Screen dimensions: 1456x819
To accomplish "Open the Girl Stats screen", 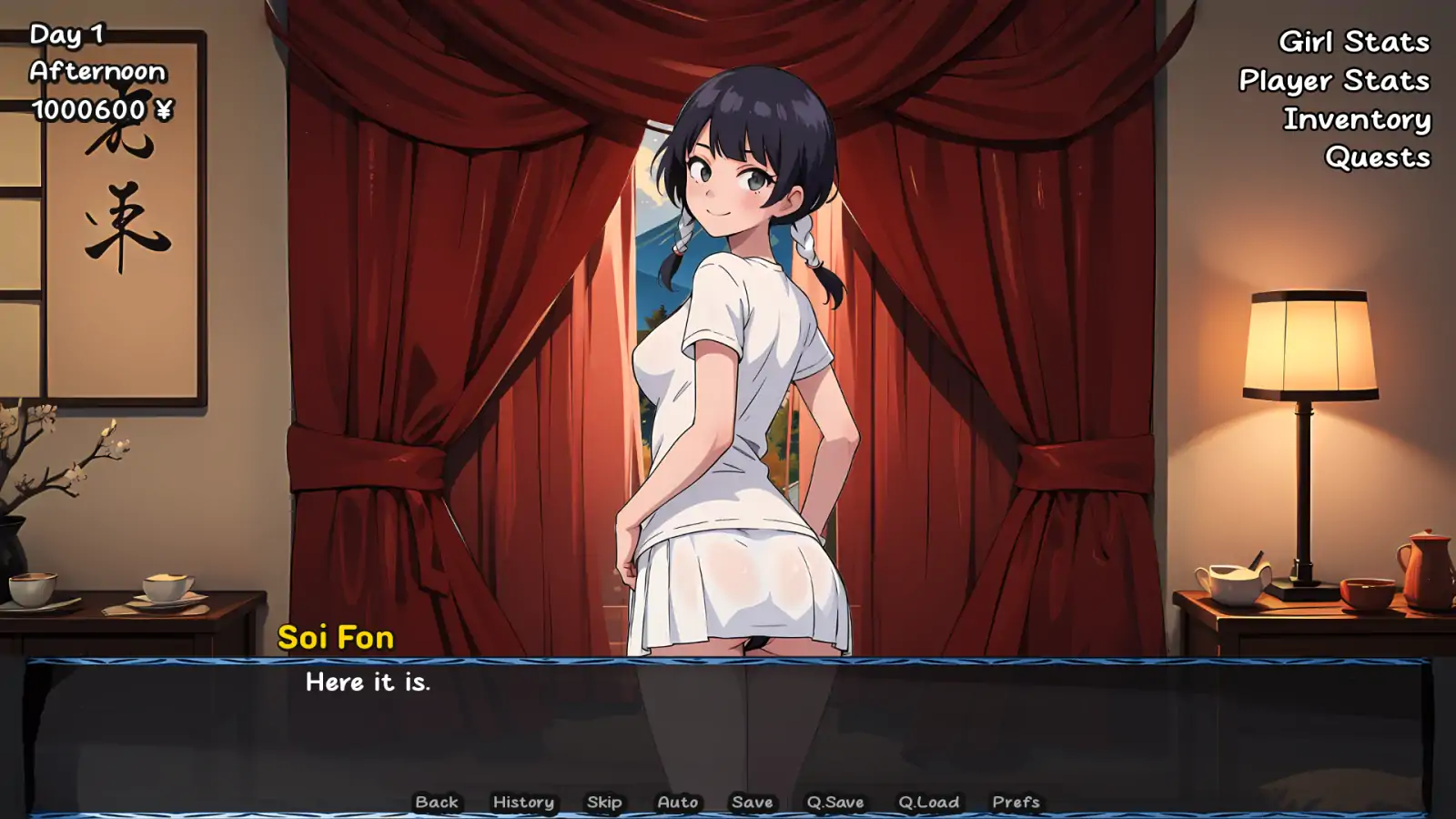I will [1353, 42].
